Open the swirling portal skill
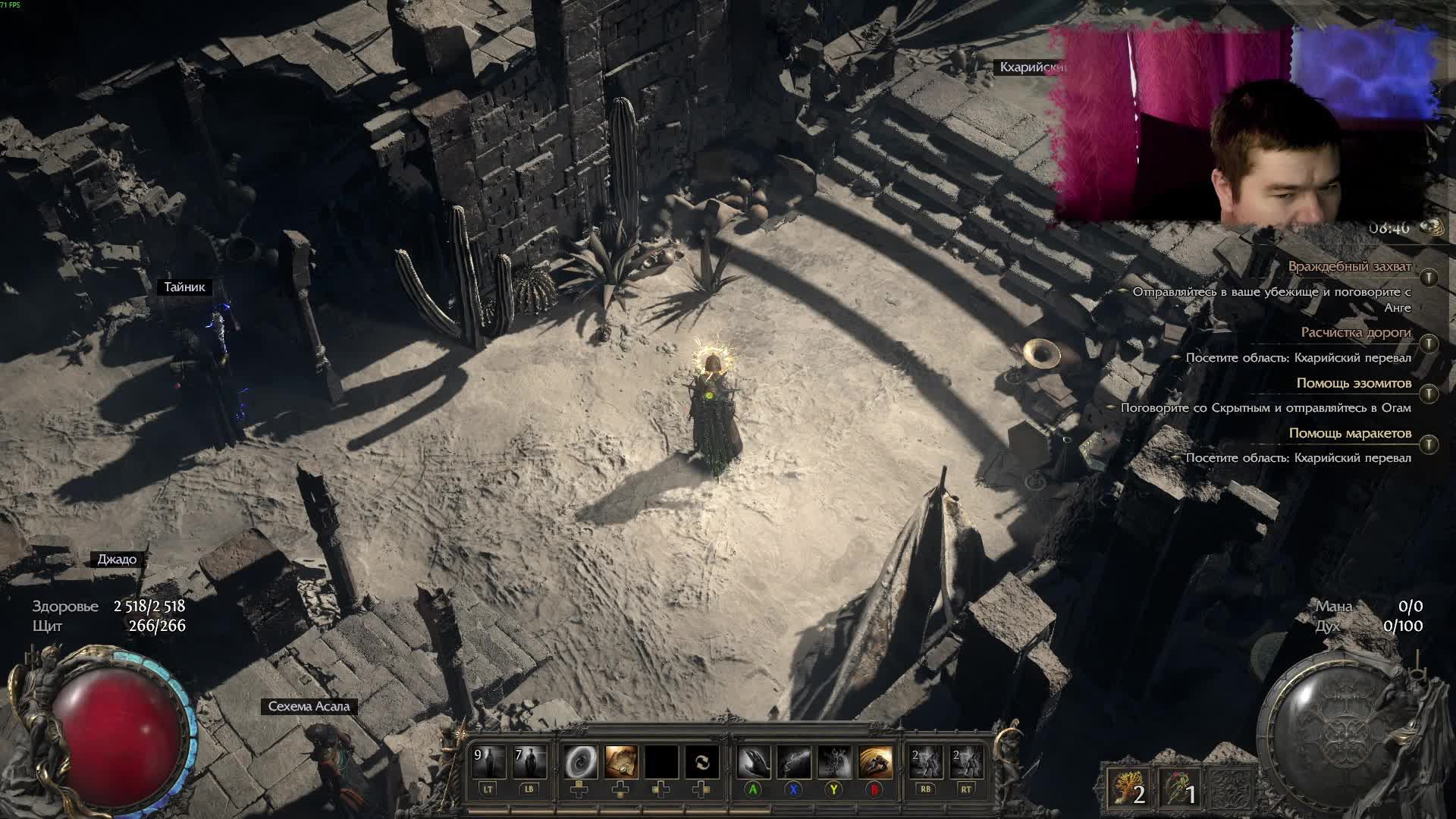This screenshot has width=1456, height=819. pos(580,762)
